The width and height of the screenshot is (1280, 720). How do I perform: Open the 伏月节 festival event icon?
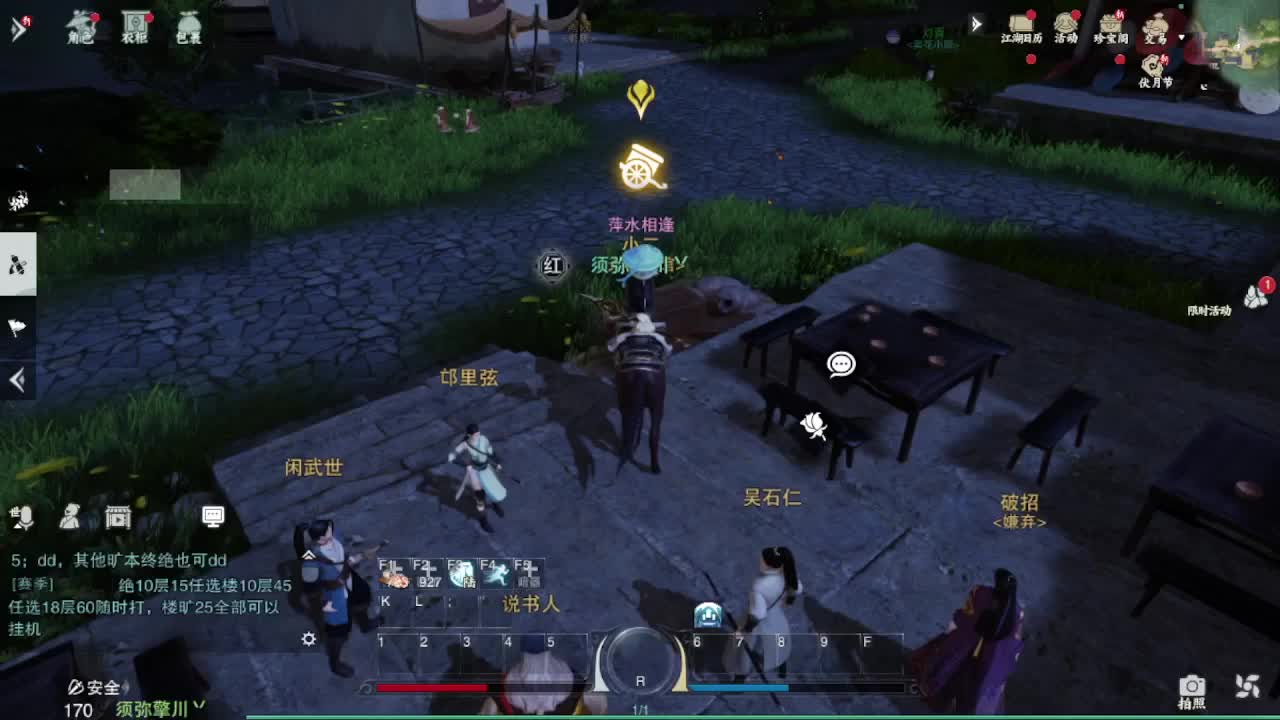tap(1152, 66)
